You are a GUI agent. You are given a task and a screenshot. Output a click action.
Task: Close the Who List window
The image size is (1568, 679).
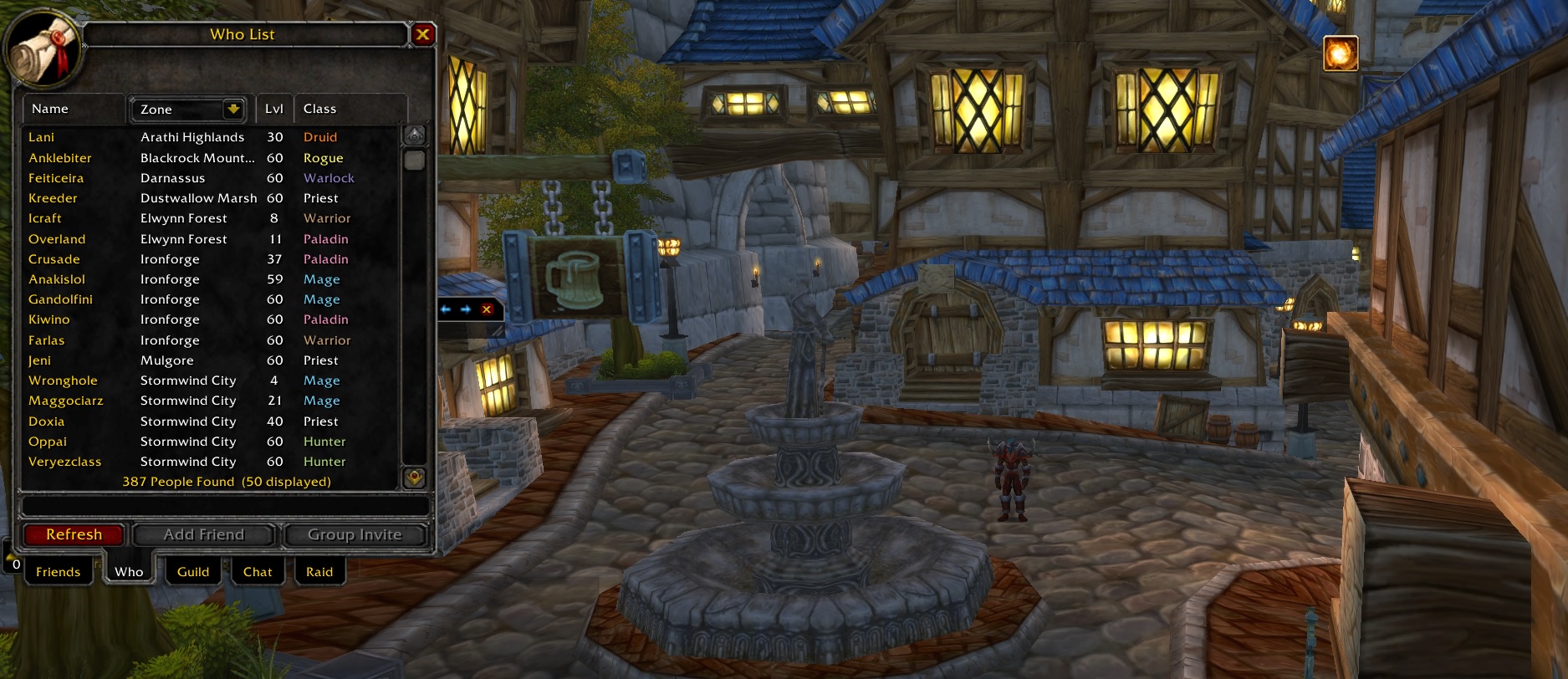pyautogui.click(x=422, y=34)
